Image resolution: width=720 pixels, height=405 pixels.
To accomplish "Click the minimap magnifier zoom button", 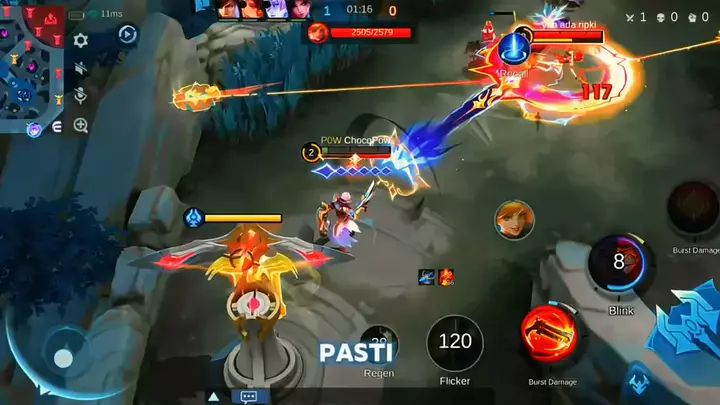I will tap(81, 125).
